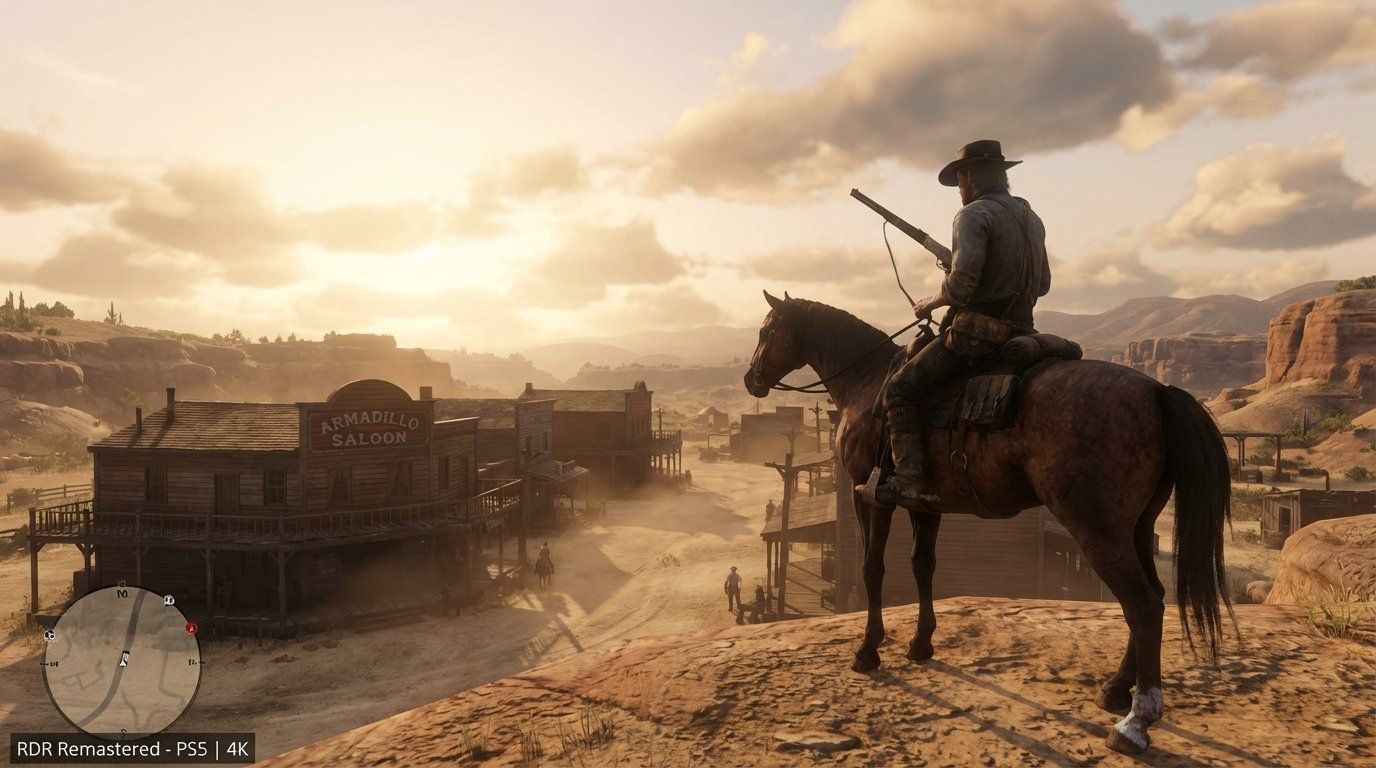Select the player arrow at the minimap center
The image size is (1376, 768).
124,659
